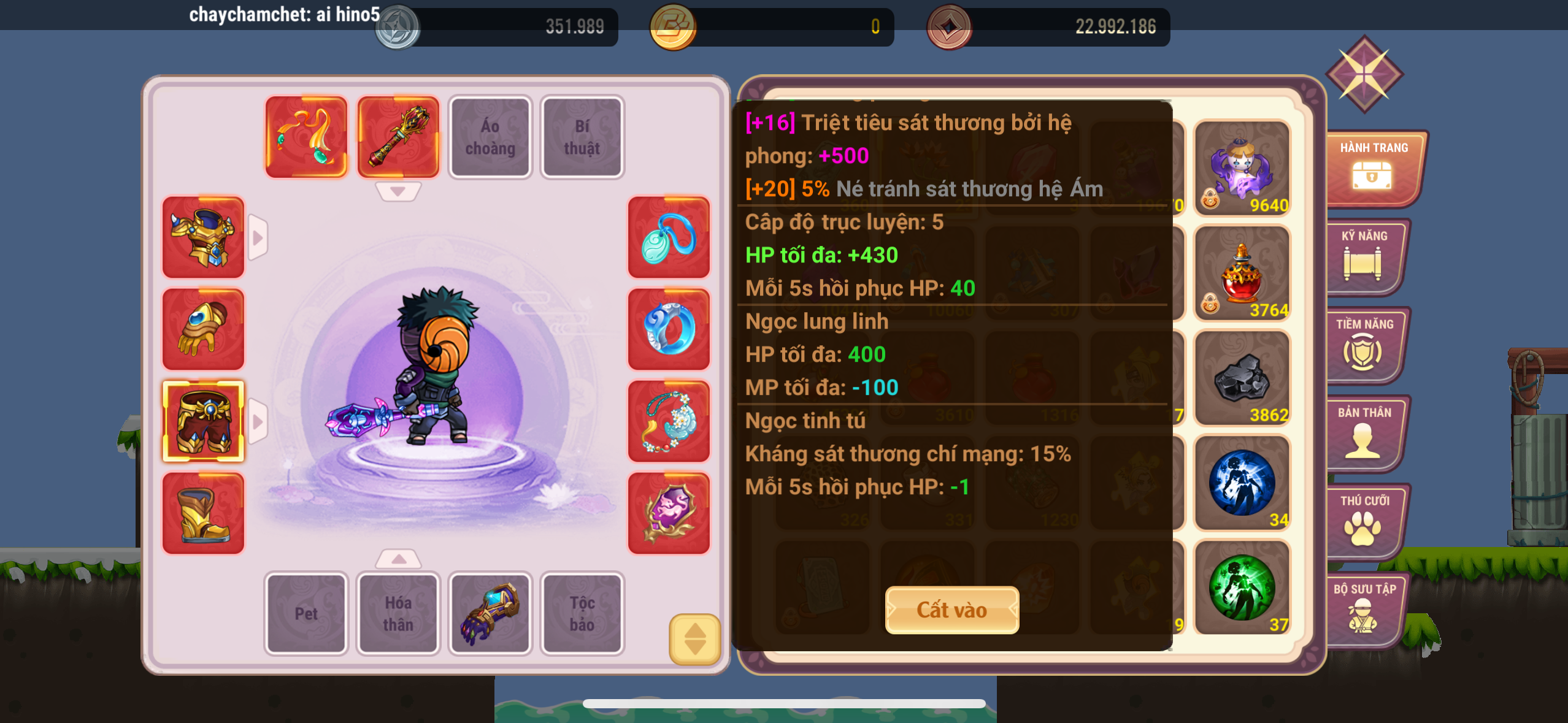This screenshot has width=1568, height=723.
Task: Select the golden armor equipment slot
Action: click(x=203, y=237)
